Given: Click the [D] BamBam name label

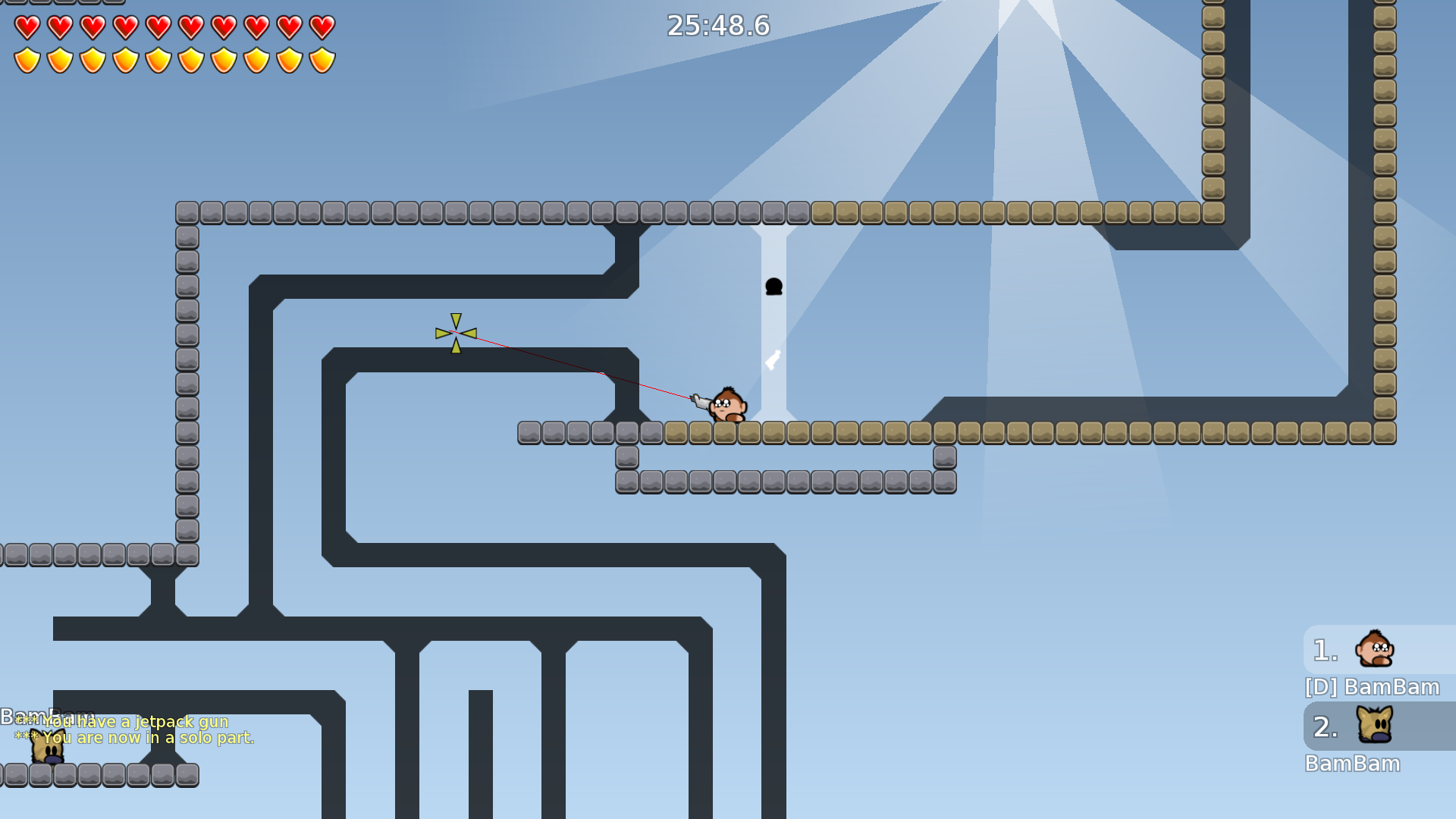Looking at the screenshot, I should [x=1371, y=686].
